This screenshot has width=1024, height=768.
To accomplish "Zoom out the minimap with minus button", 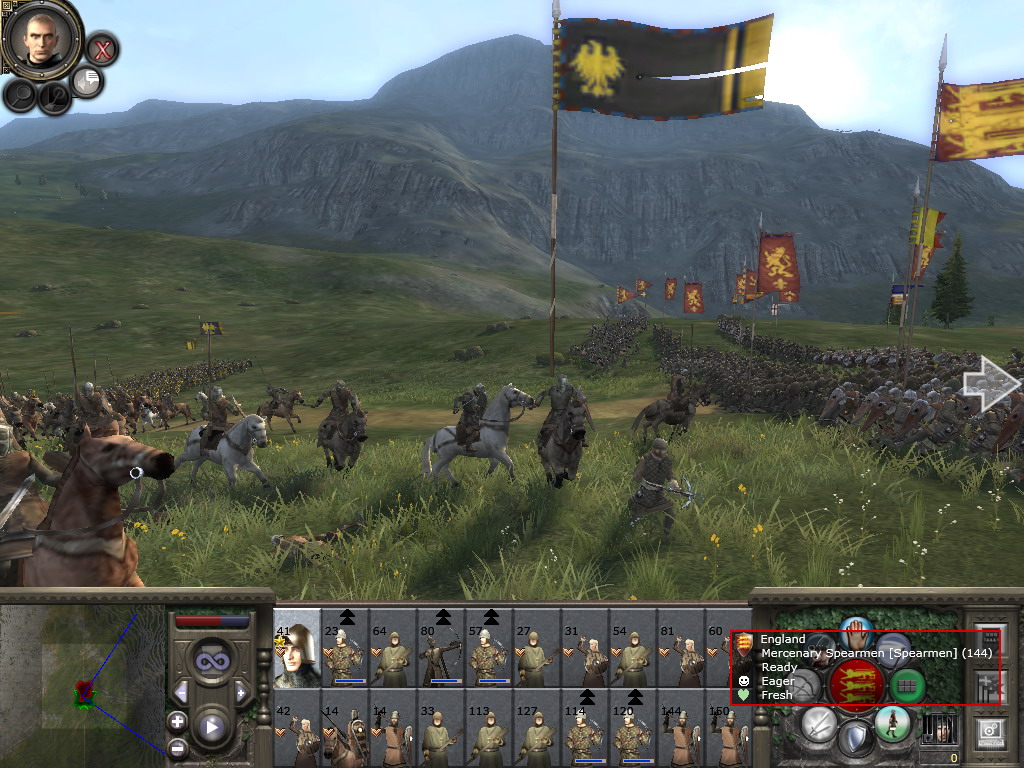I will [x=177, y=747].
